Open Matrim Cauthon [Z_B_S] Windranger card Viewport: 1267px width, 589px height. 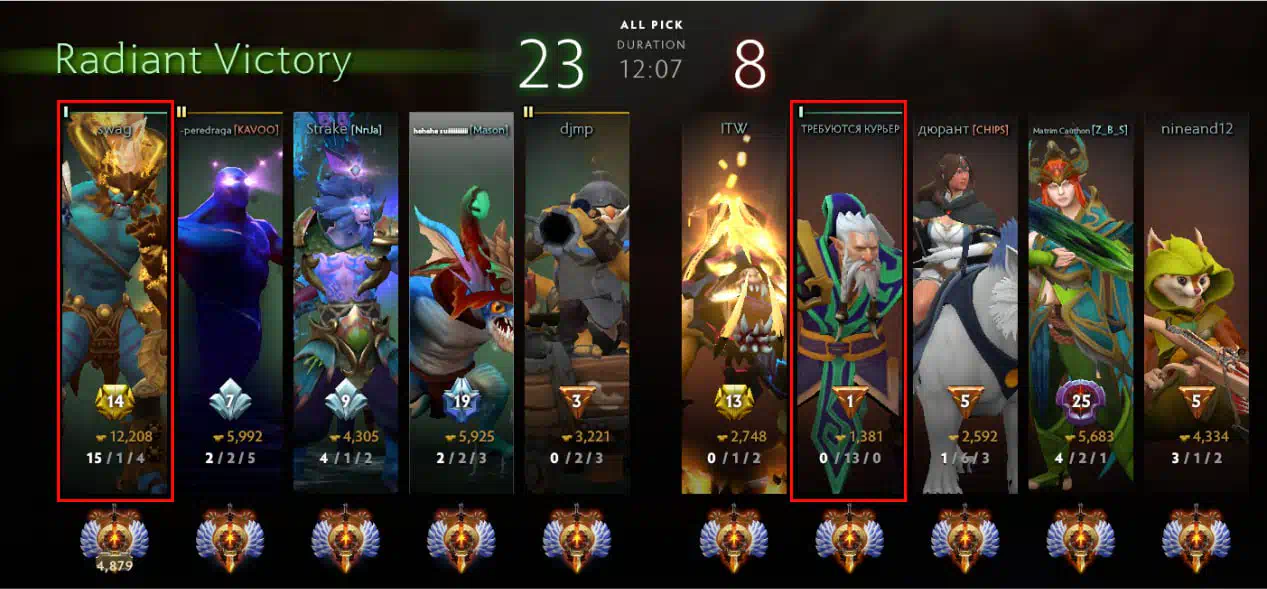click(1080, 300)
